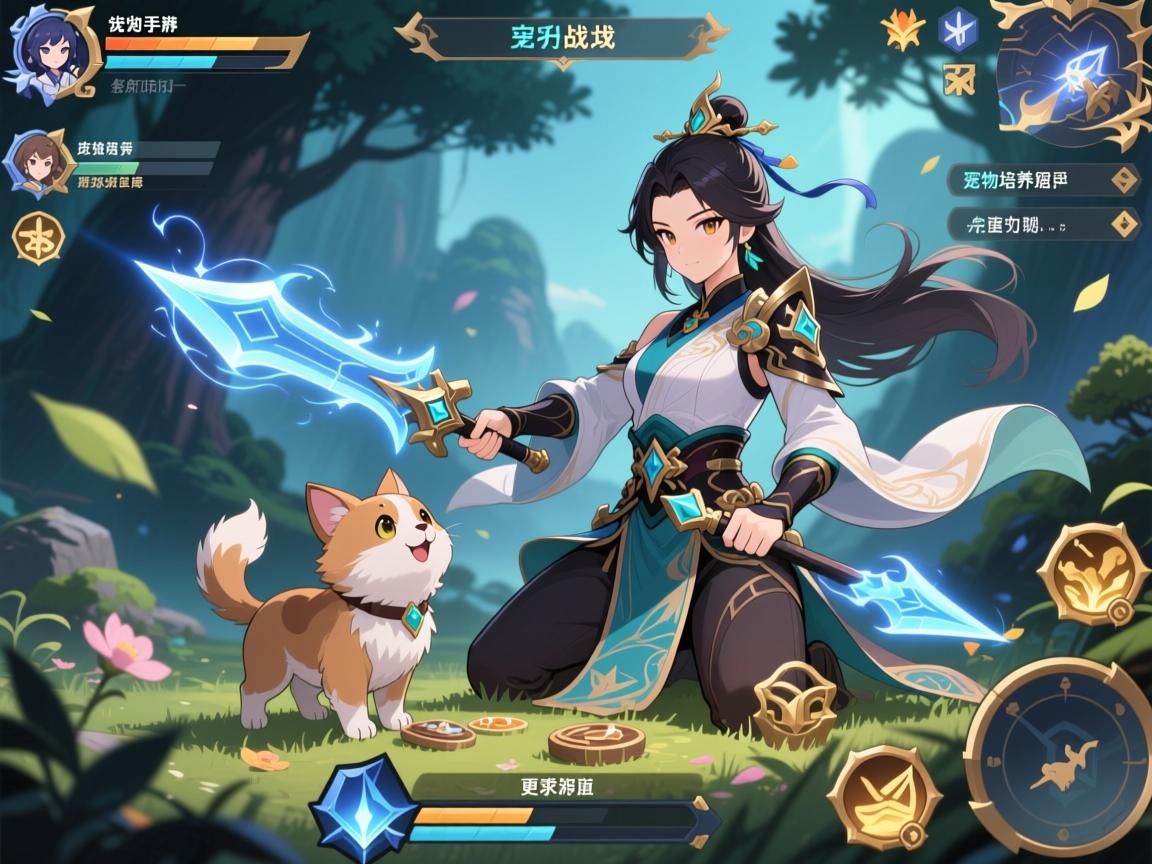This screenshot has height=864, width=1152.
Task: Open the 宠物培养 pet training entry
Action: pyautogui.click(x=1042, y=181)
